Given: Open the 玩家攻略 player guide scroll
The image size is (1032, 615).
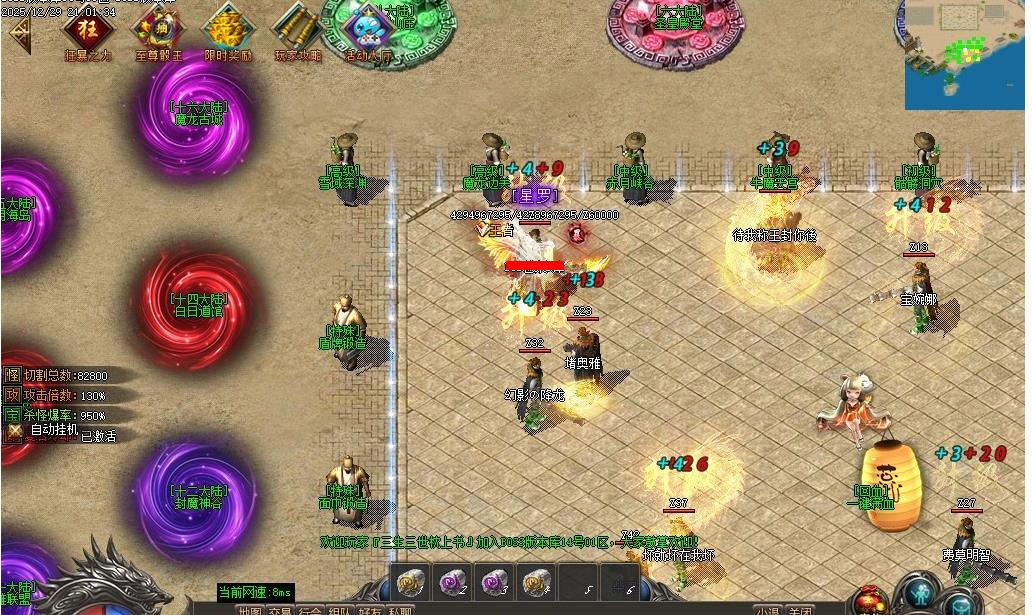Looking at the screenshot, I should point(297,28).
